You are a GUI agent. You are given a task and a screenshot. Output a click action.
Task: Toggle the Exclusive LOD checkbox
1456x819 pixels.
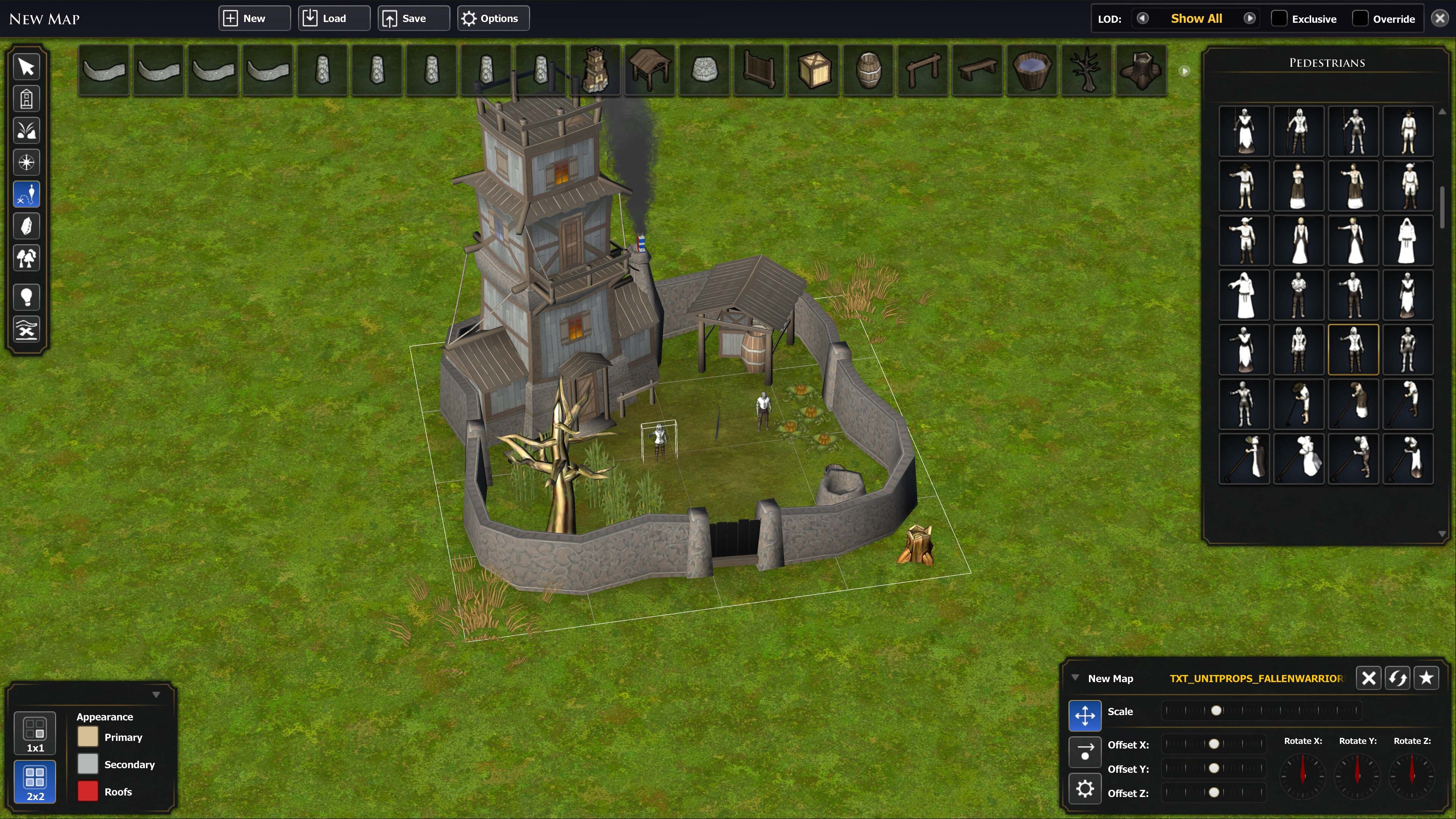(x=1279, y=19)
